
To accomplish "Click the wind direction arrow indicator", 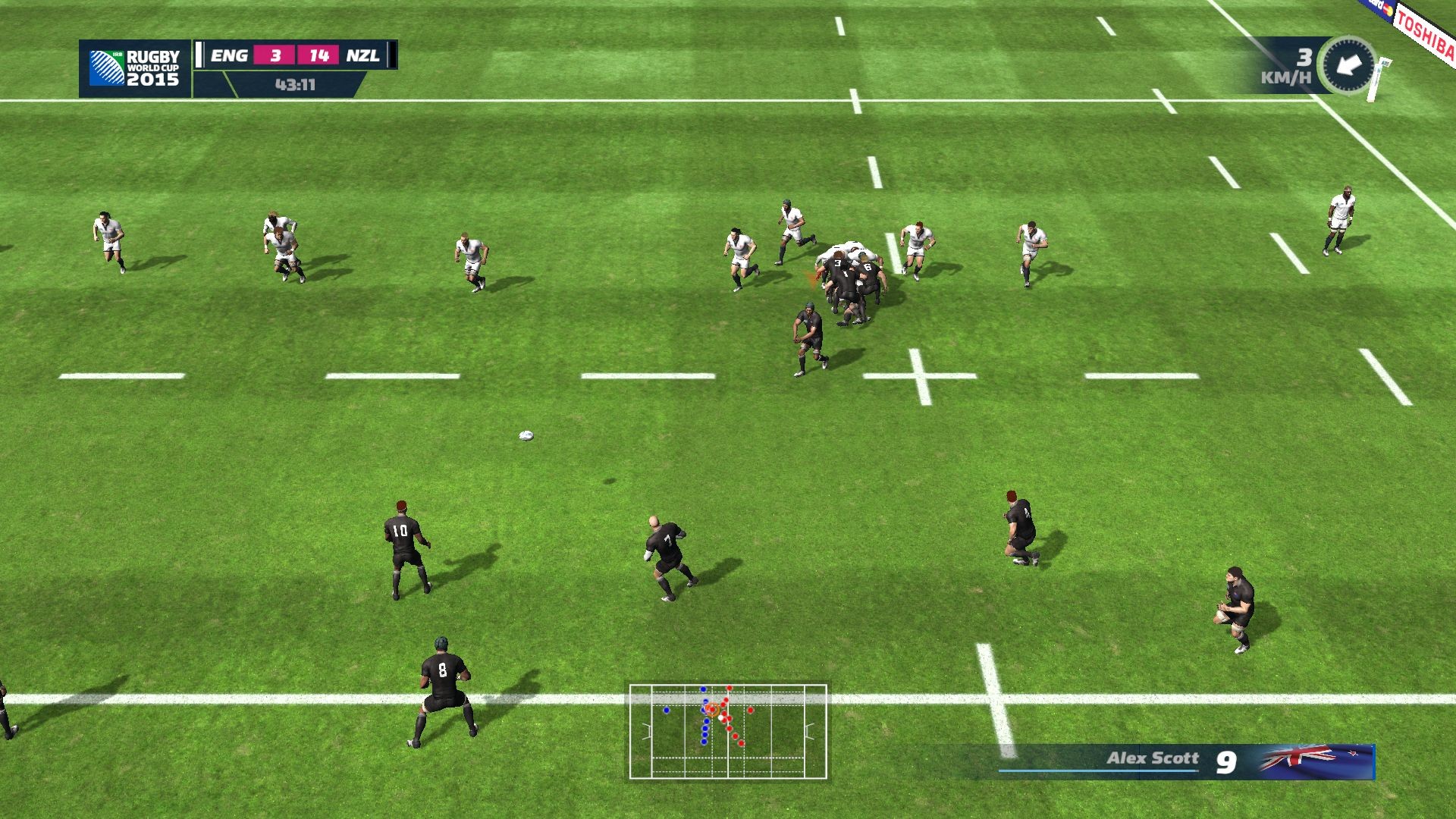I will 1347,65.
